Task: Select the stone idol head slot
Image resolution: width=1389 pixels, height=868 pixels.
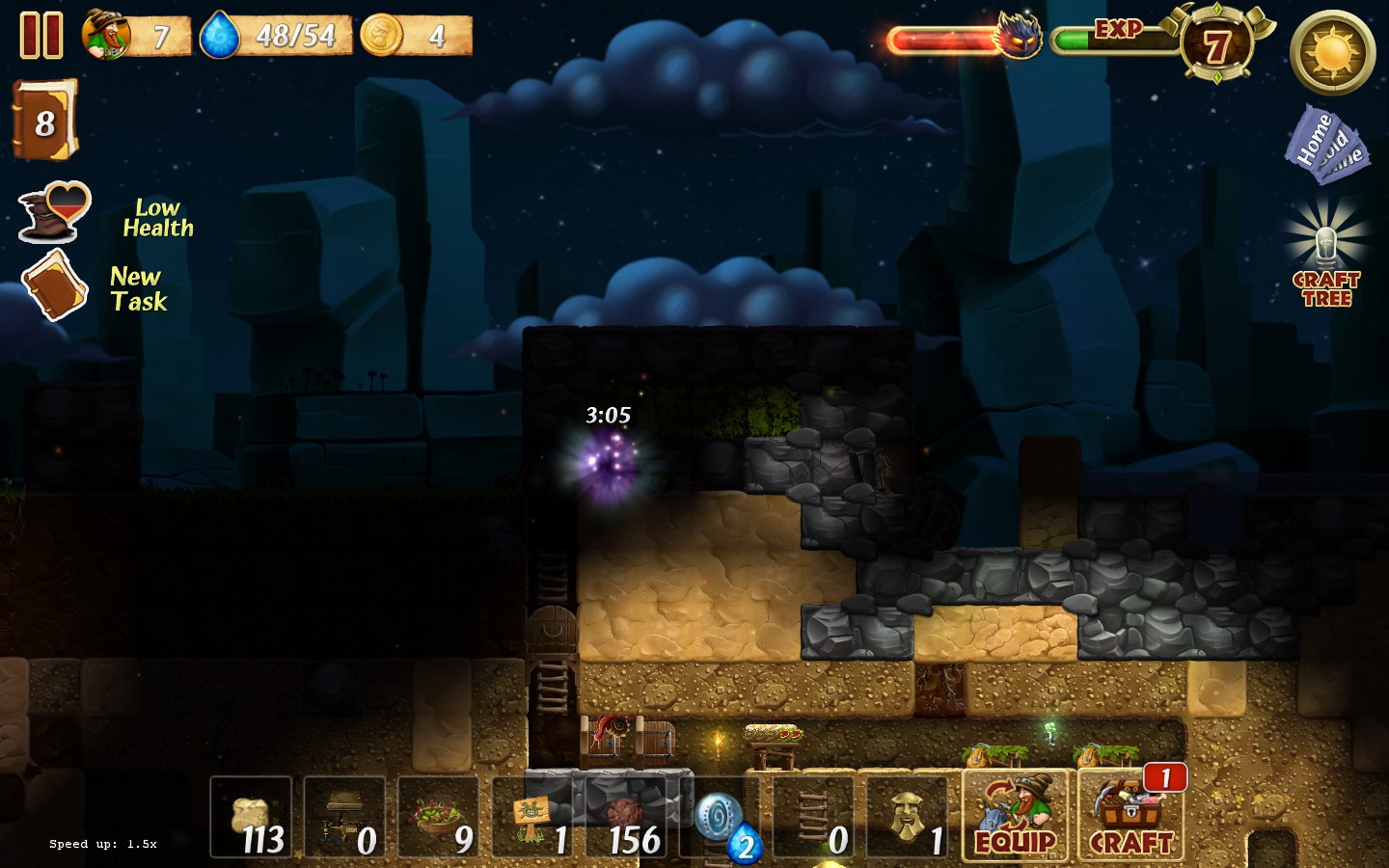Action: (907, 817)
